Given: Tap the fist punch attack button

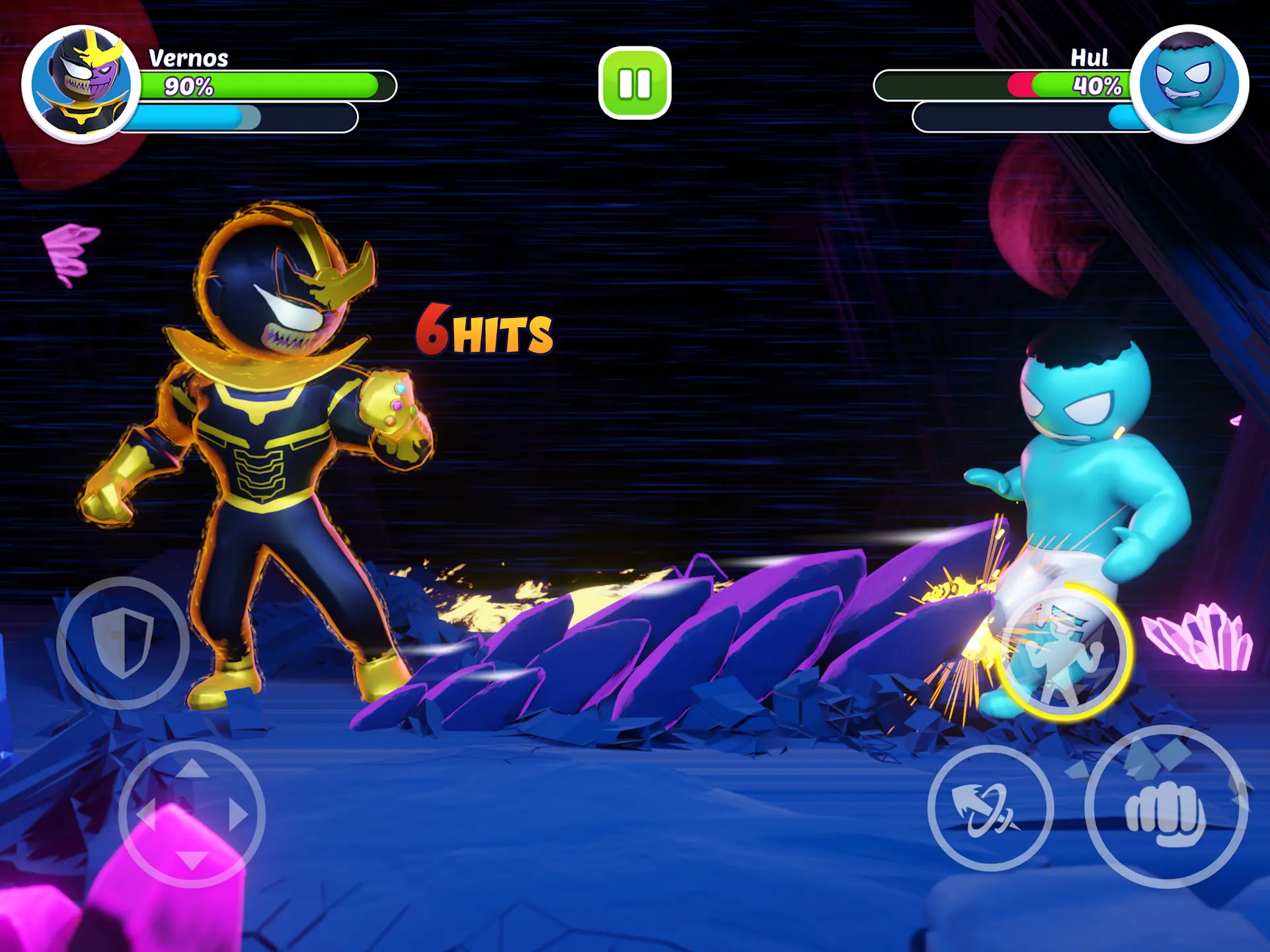Looking at the screenshot, I should pyautogui.click(x=1166, y=808).
